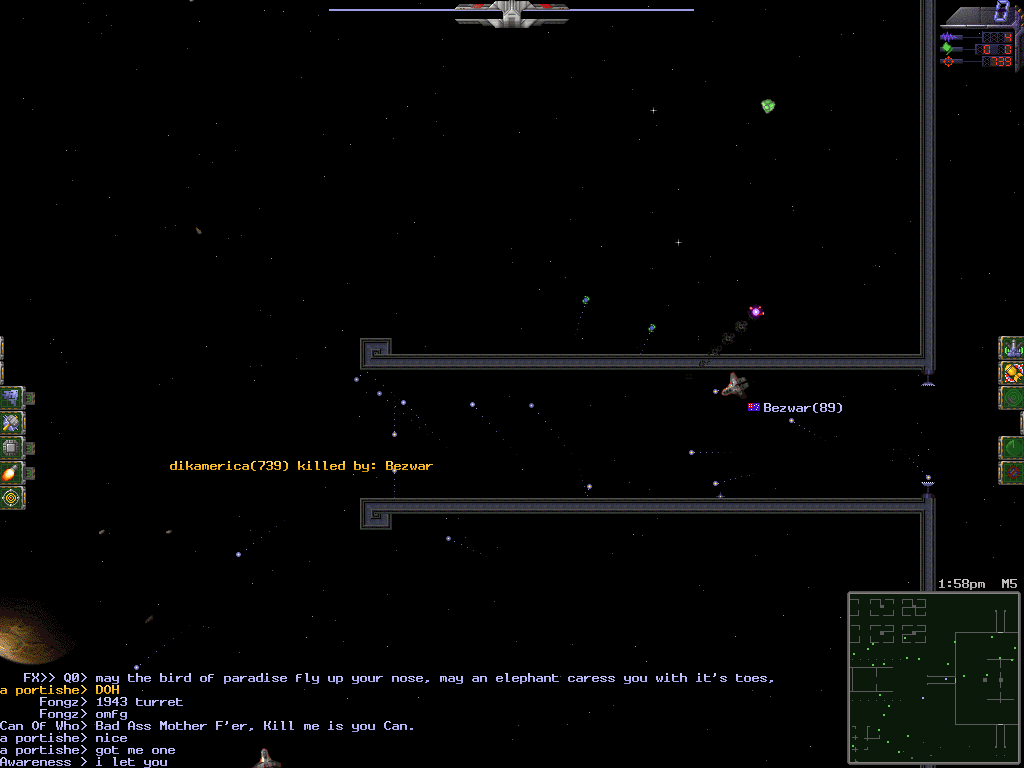This screenshot has width=1024, height=768.
Task: Select the hammer repair item icon
Action: (x=12, y=423)
